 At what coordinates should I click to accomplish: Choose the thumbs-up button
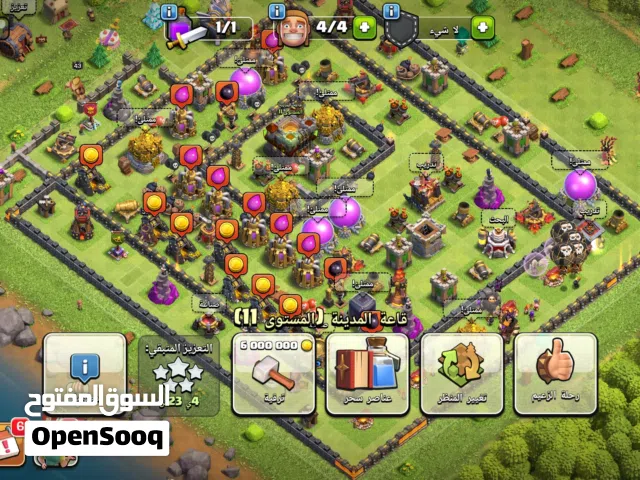coord(554,373)
